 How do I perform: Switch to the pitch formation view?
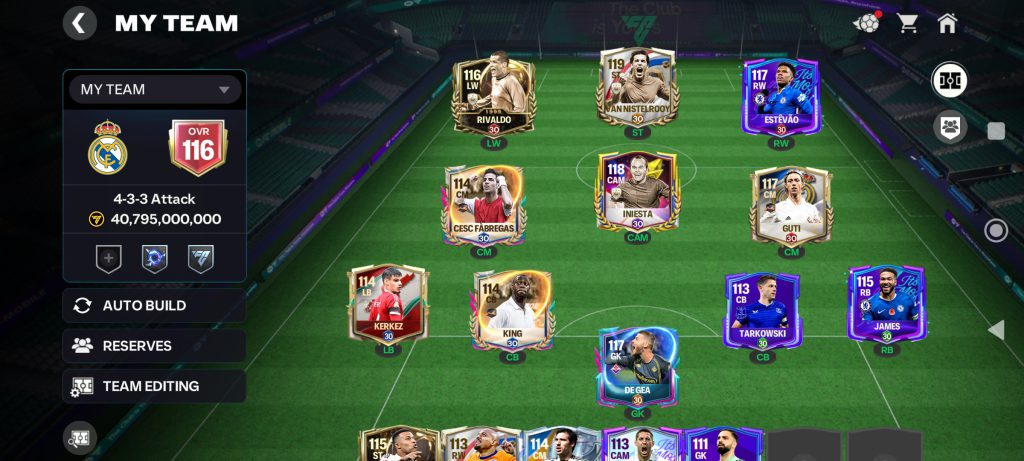click(x=949, y=80)
